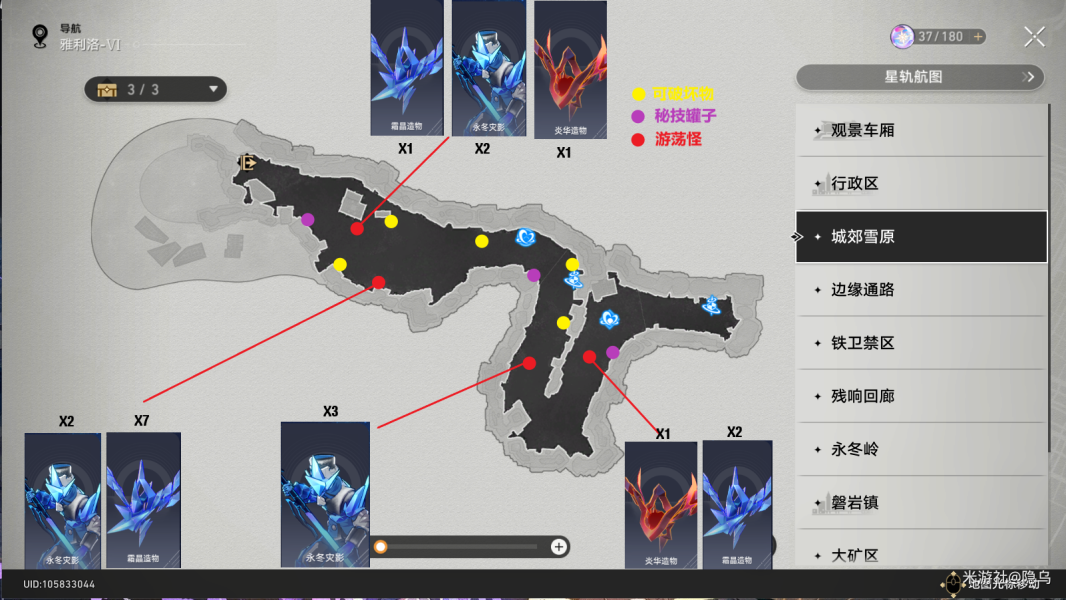Image resolution: width=1066 pixels, height=600 pixels.
Task: Open the 星轨航图 star rail map
Action: tap(919, 77)
